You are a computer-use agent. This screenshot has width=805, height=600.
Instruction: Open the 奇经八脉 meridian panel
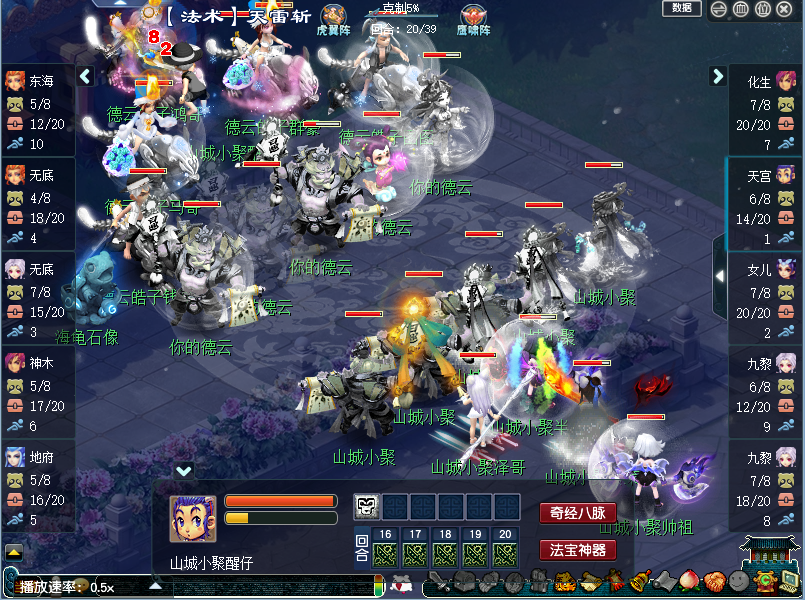click(577, 514)
